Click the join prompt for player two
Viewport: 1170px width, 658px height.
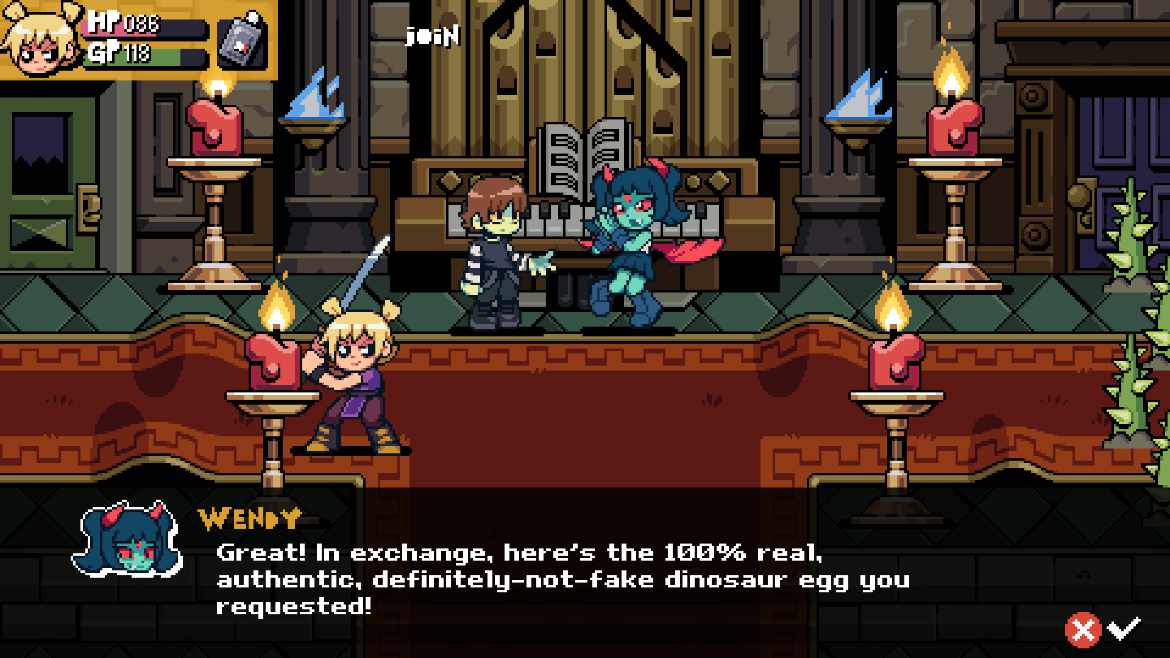[432, 36]
